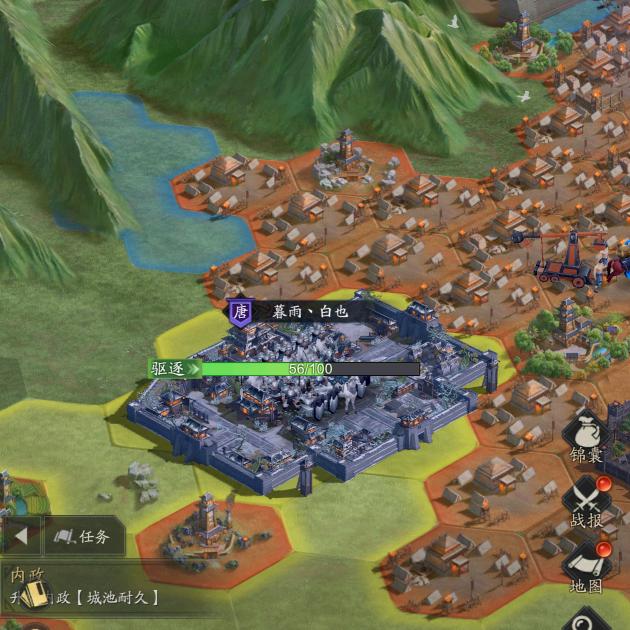630x630 pixels.
Task: Click the 驱逐 (expel) label on the city
Action: tap(172, 368)
